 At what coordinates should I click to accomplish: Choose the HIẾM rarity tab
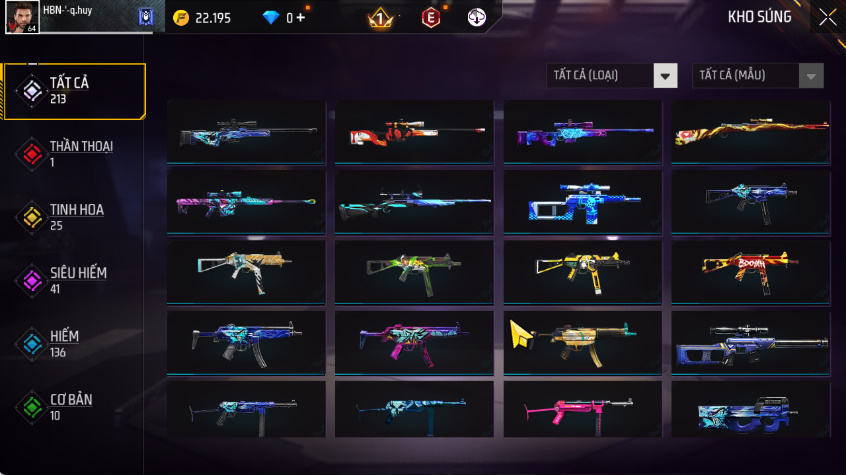tap(74, 343)
